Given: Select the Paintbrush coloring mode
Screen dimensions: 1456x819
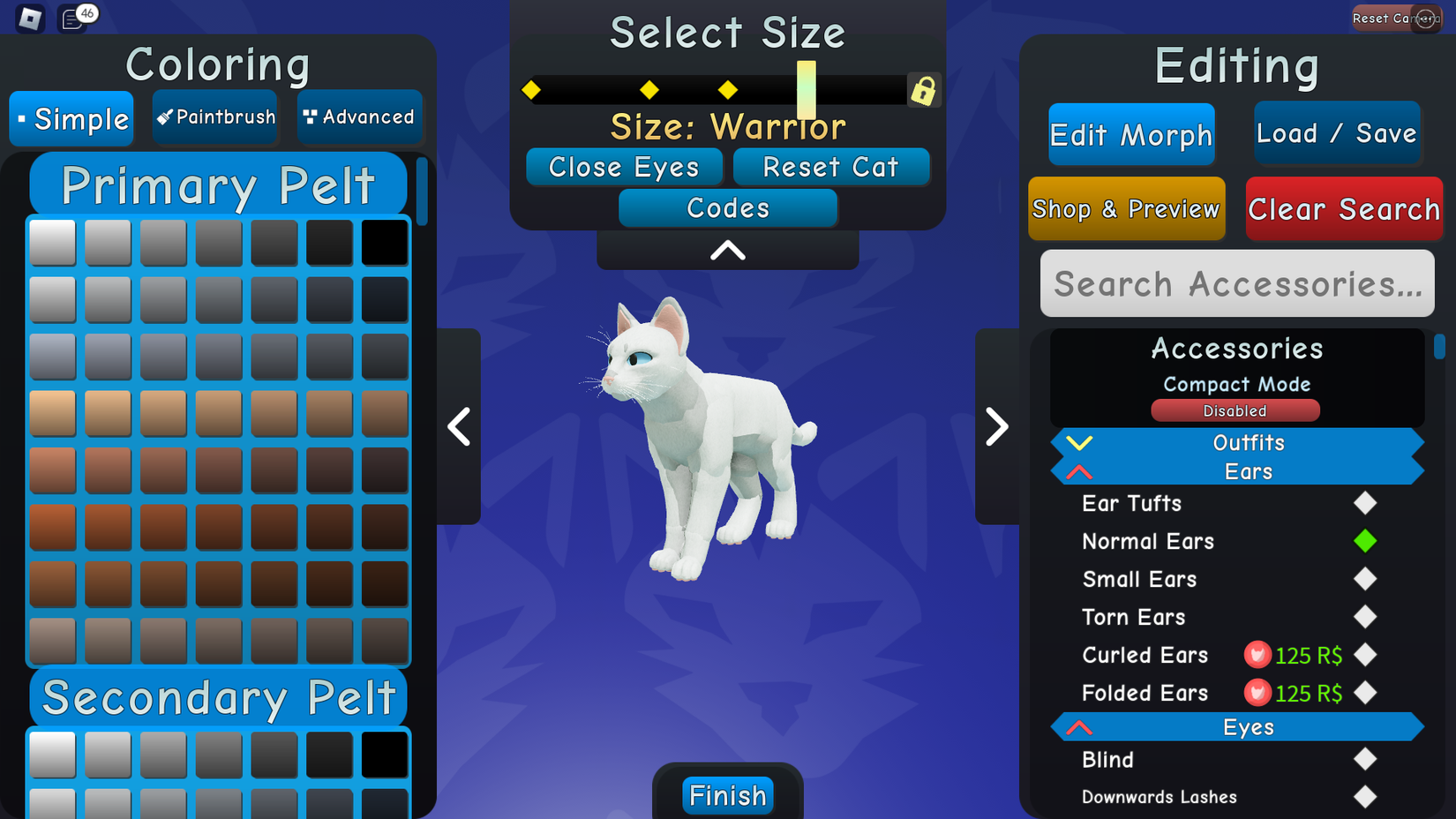Looking at the screenshot, I should (x=214, y=117).
